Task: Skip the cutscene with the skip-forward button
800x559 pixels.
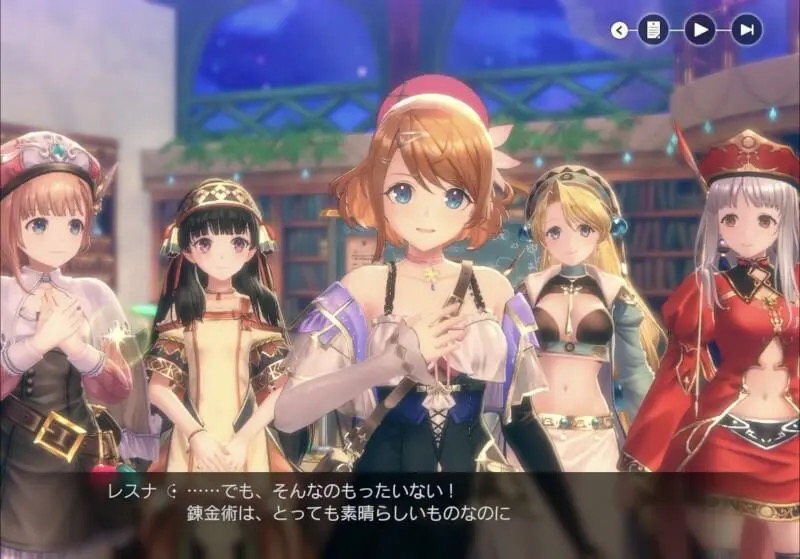Action: (x=746, y=30)
